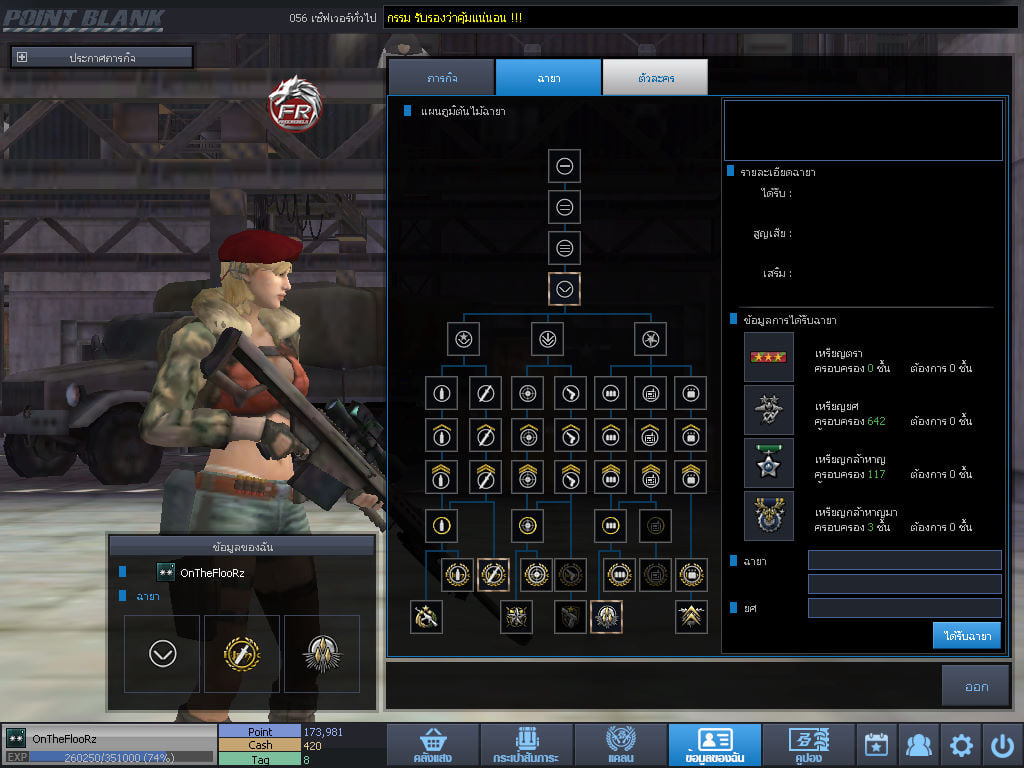1024x768 pixels.
Task: Go to the แคลน clan menu
Action: 619,746
